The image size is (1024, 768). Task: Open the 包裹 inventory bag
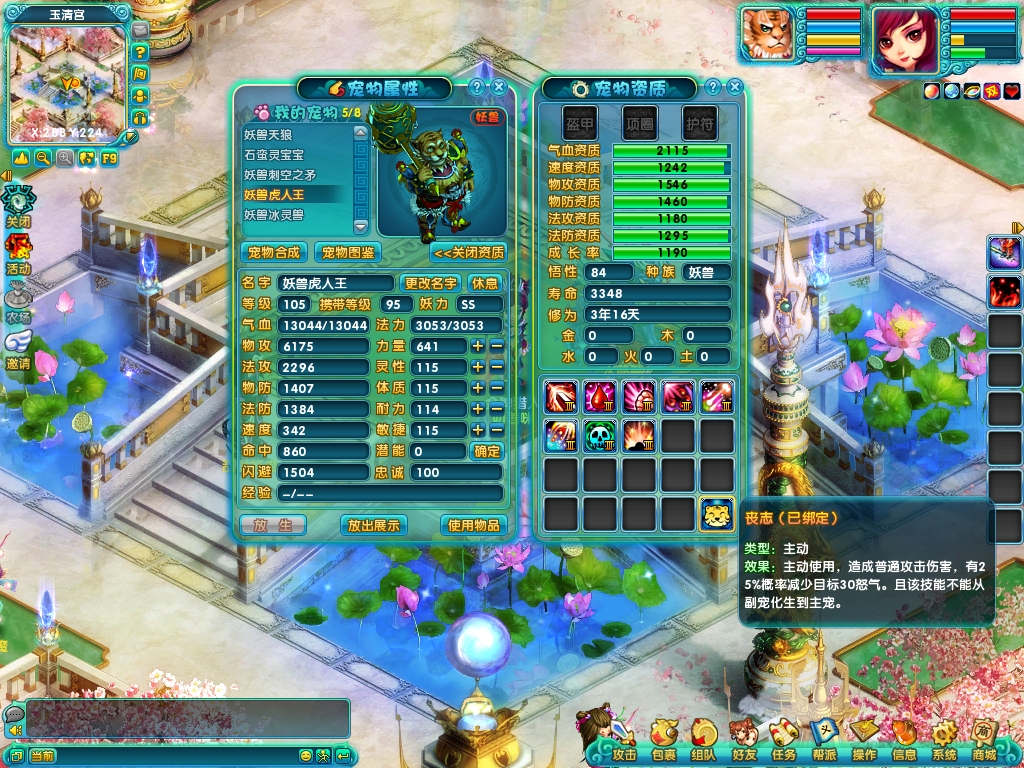pos(663,741)
